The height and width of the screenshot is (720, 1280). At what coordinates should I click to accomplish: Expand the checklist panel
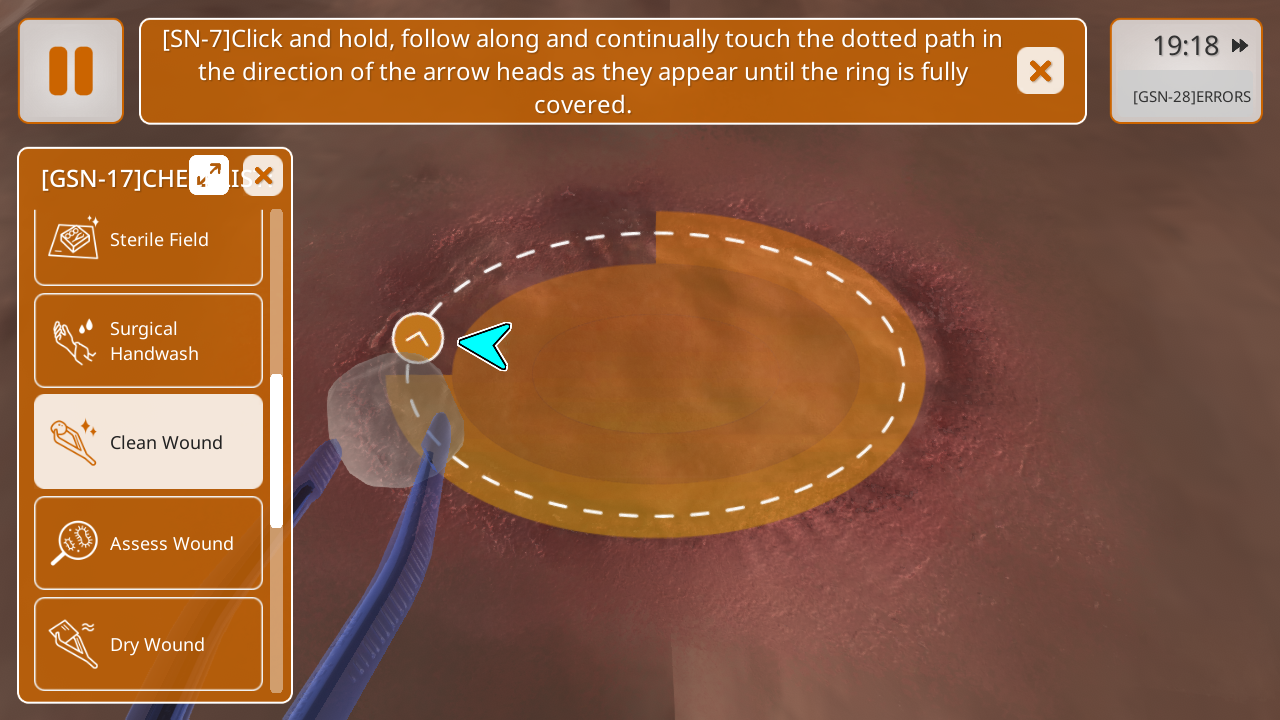pyautogui.click(x=209, y=175)
